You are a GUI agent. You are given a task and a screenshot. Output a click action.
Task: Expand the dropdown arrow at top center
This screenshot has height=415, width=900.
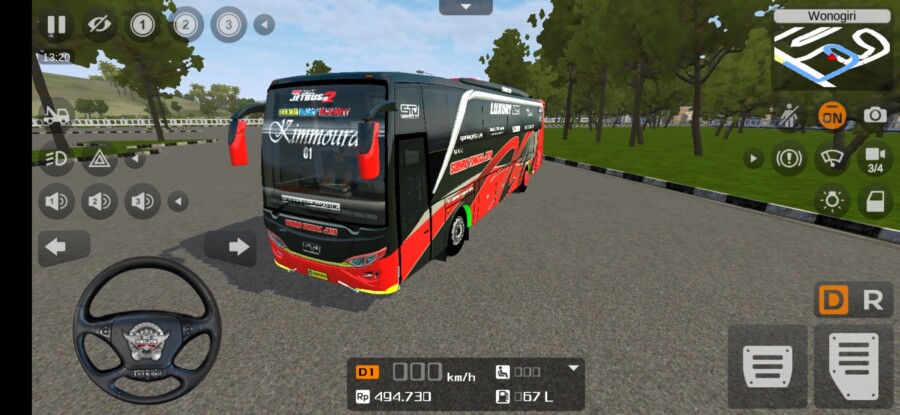(x=465, y=7)
